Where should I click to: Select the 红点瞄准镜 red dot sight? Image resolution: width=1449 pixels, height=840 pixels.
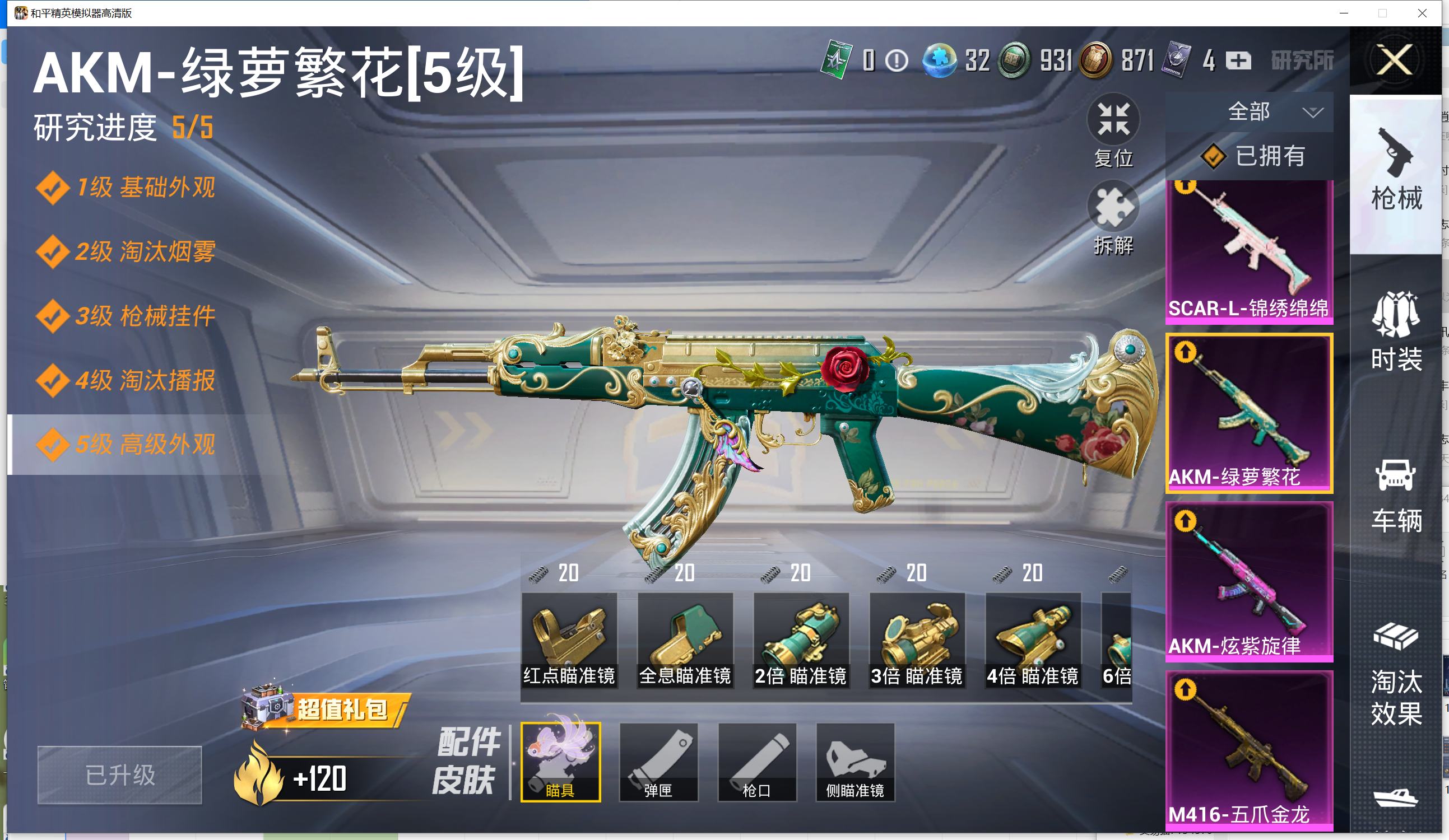[569, 640]
